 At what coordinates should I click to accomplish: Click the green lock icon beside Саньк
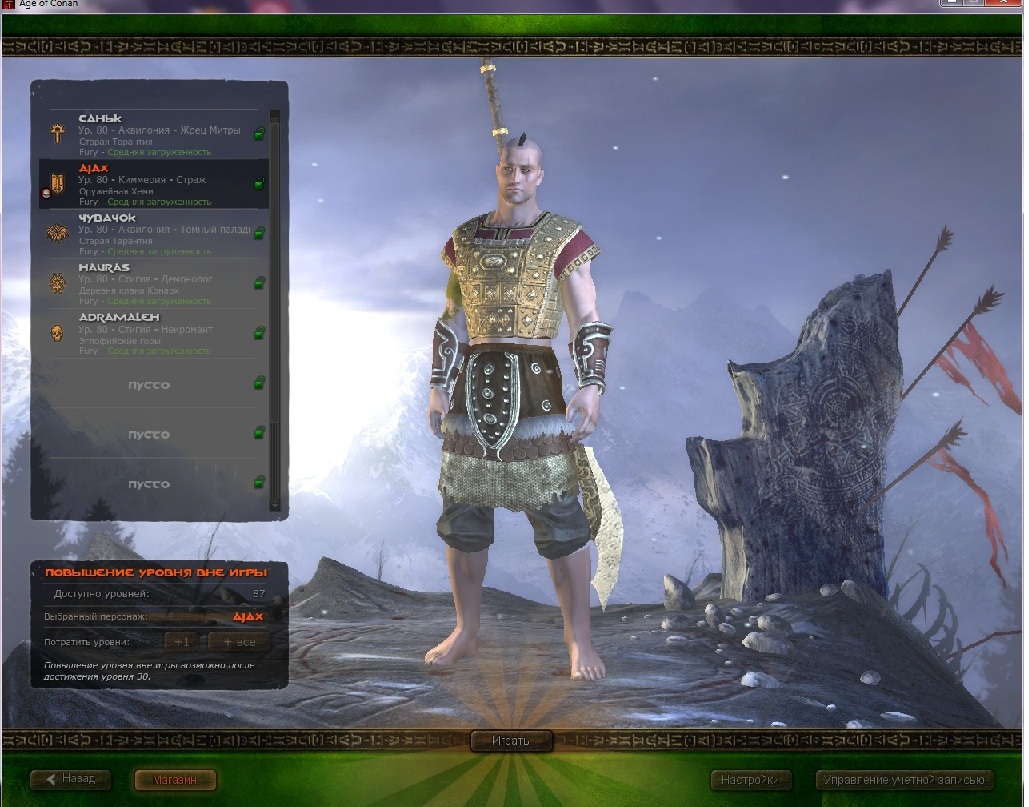pos(259,134)
